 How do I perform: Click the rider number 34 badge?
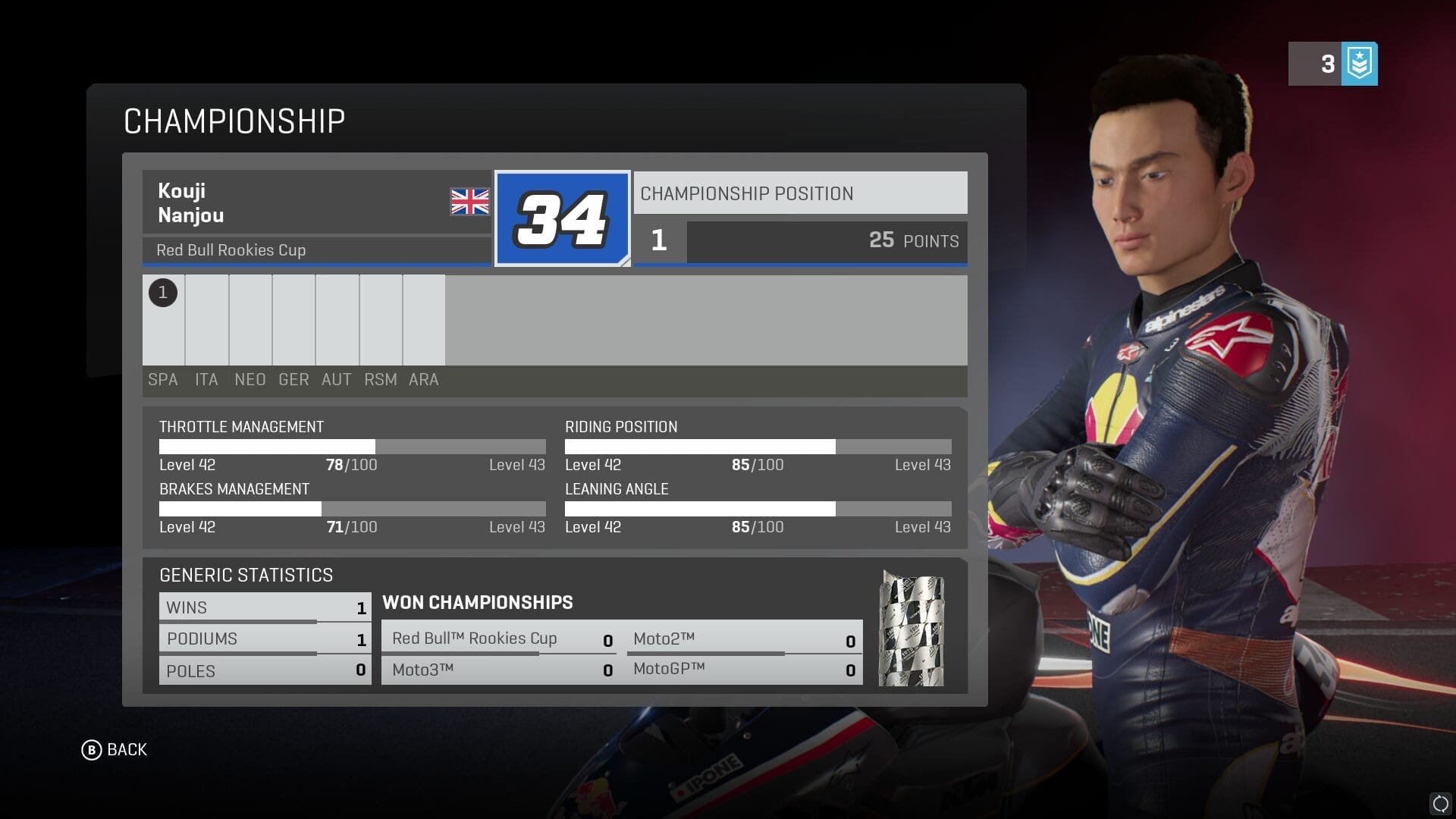[562, 218]
